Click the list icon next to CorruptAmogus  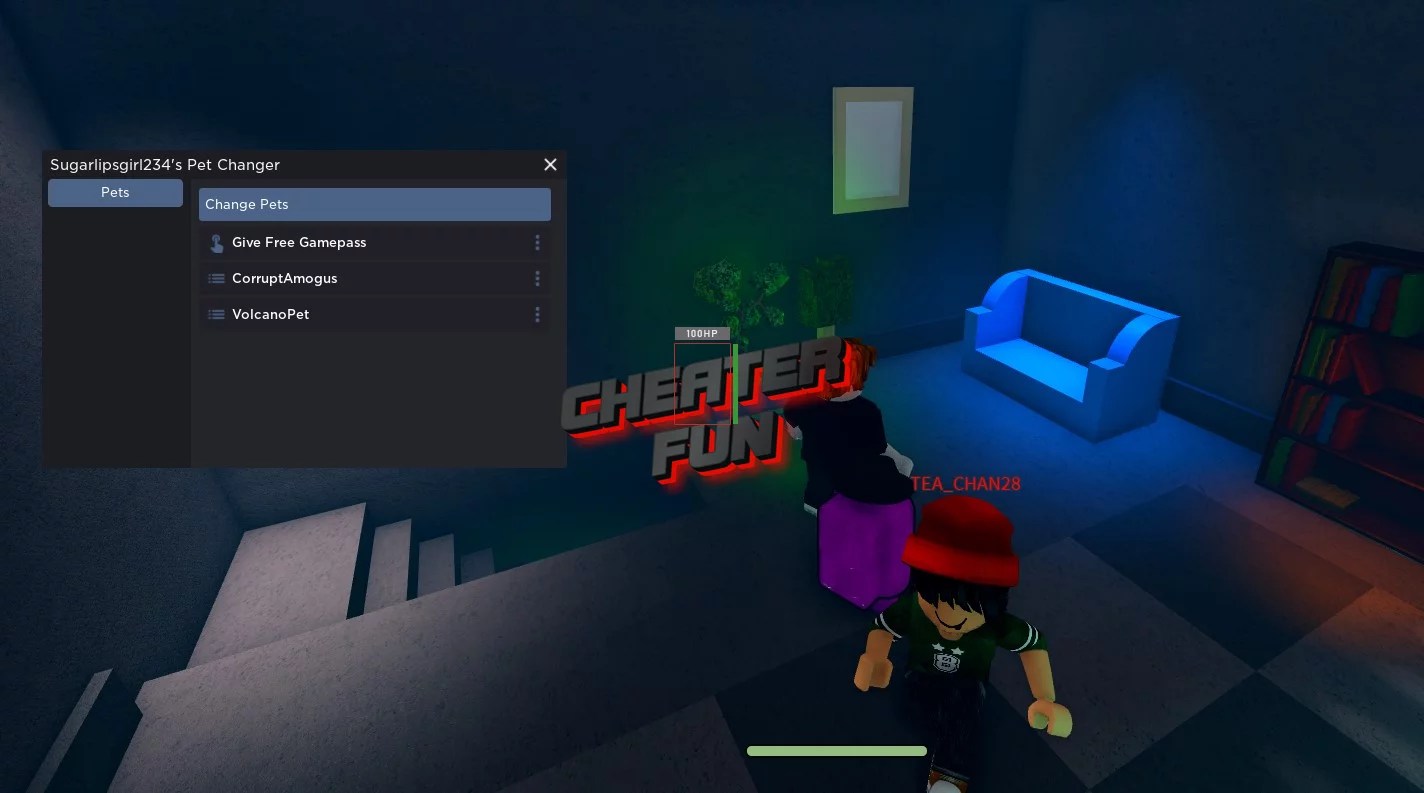[216, 278]
